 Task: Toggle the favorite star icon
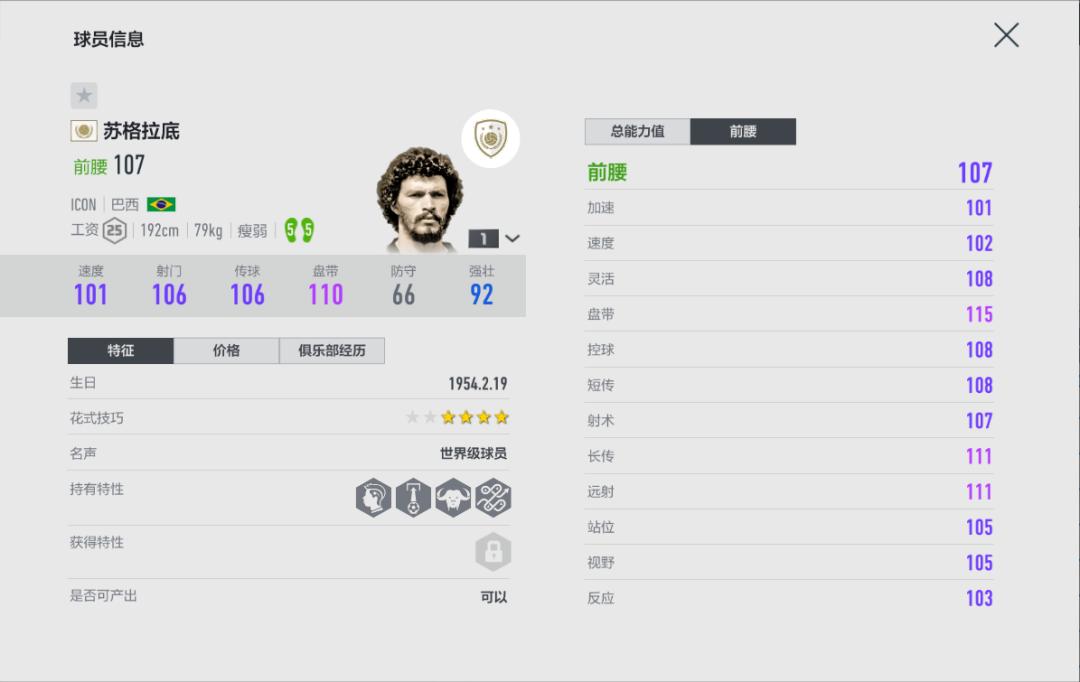point(84,95)
